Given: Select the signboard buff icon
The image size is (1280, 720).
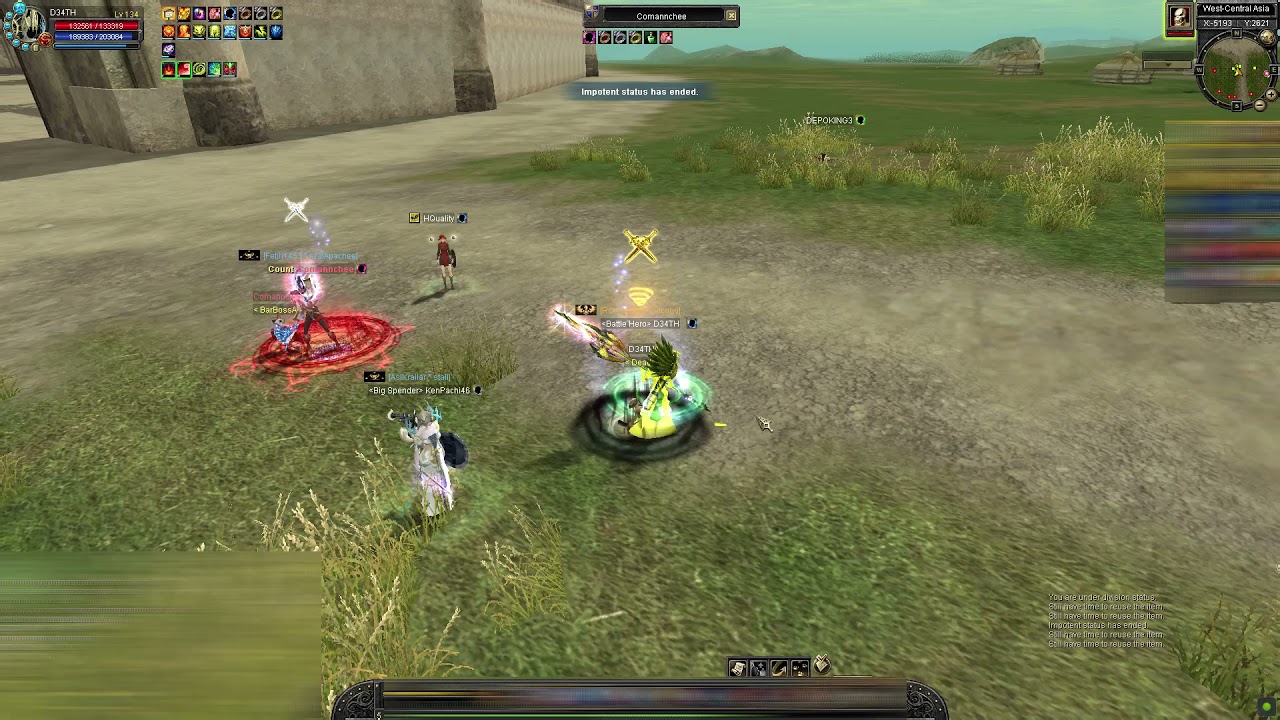Looking at the screenshot, I should click(168, 14).
